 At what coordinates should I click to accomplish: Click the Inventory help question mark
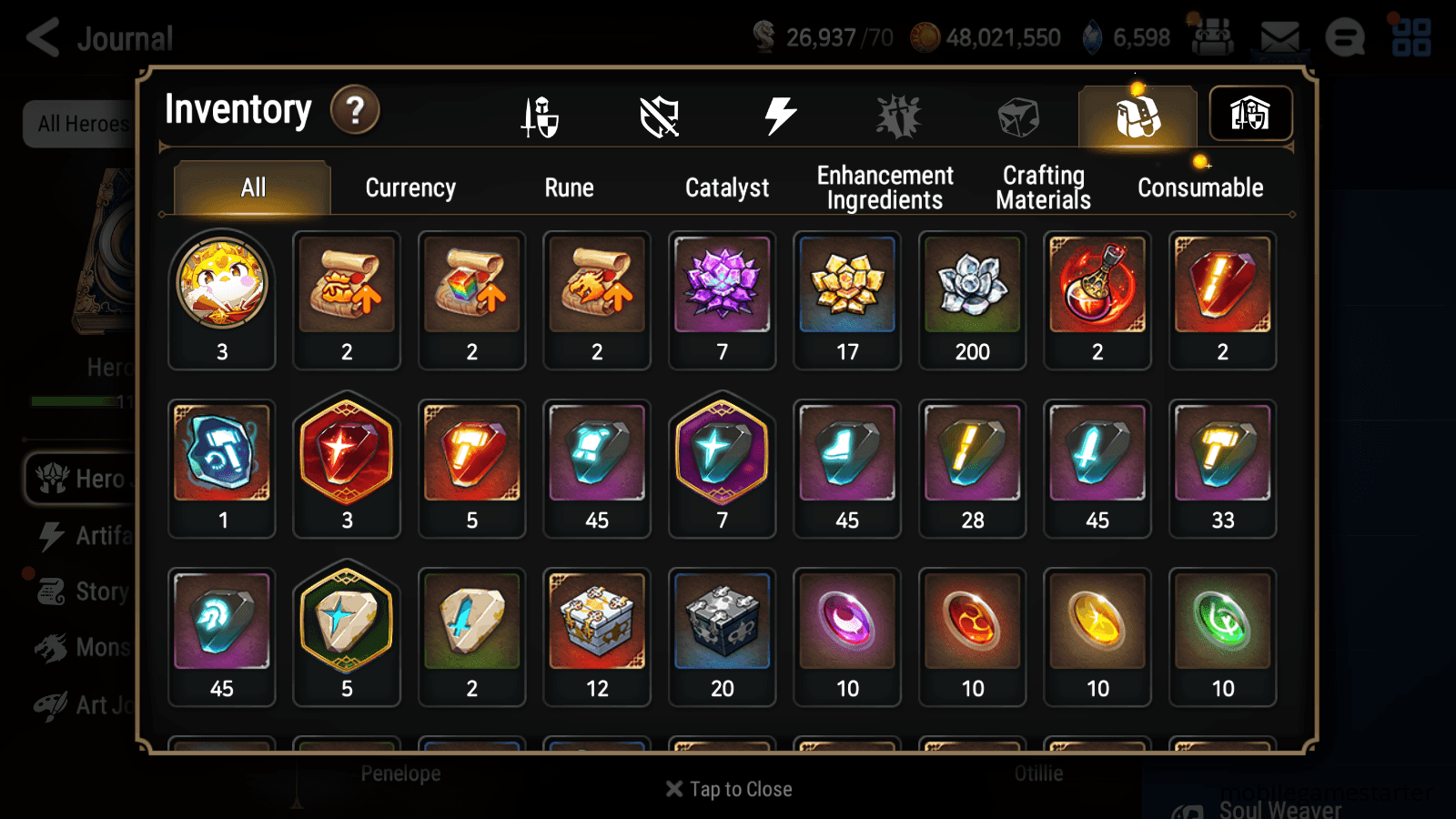point(354,110)
